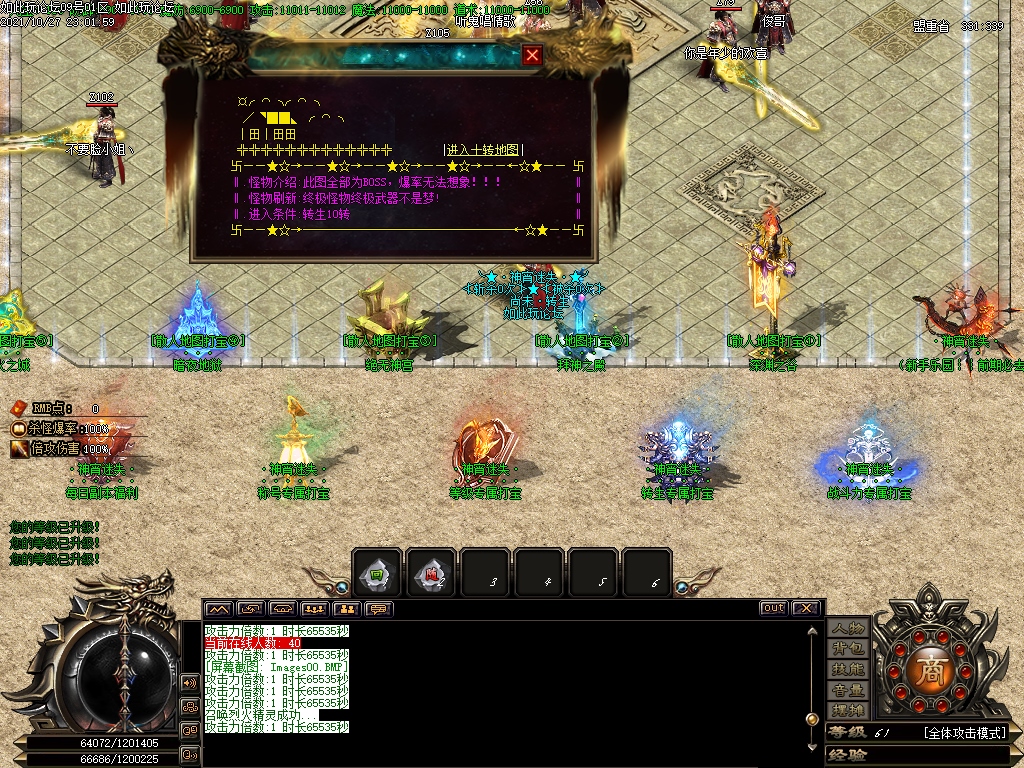
Task: Close the chat panel with its X button
Action: 806,608
